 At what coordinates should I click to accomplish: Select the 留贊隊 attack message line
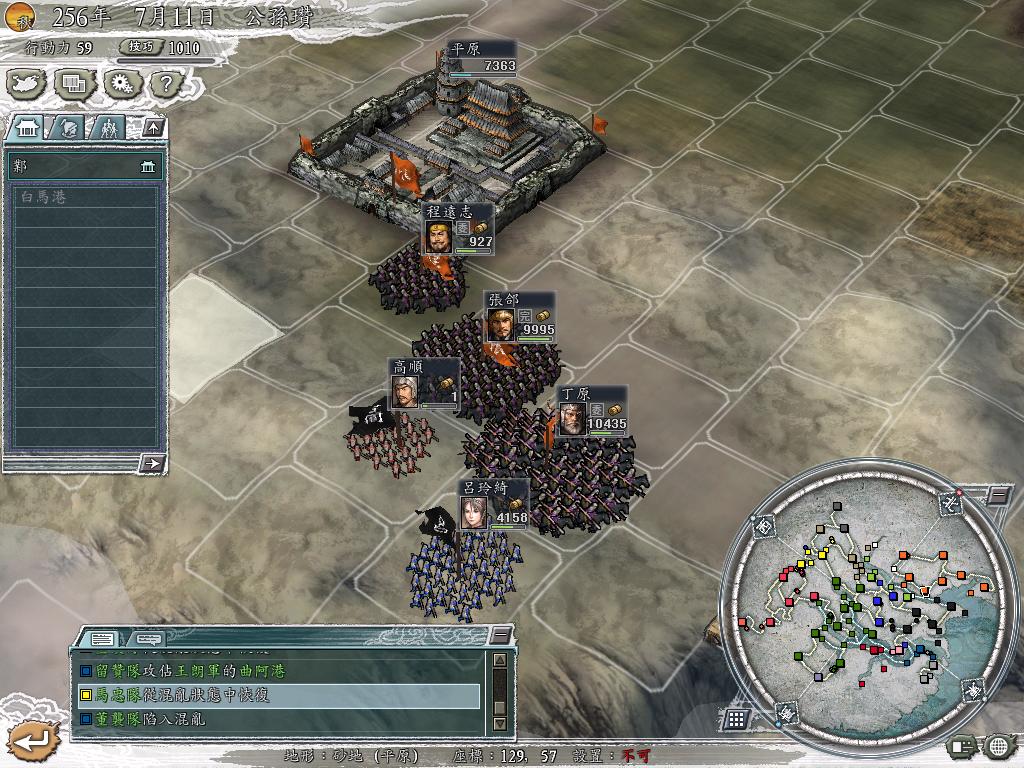[278, 671]
